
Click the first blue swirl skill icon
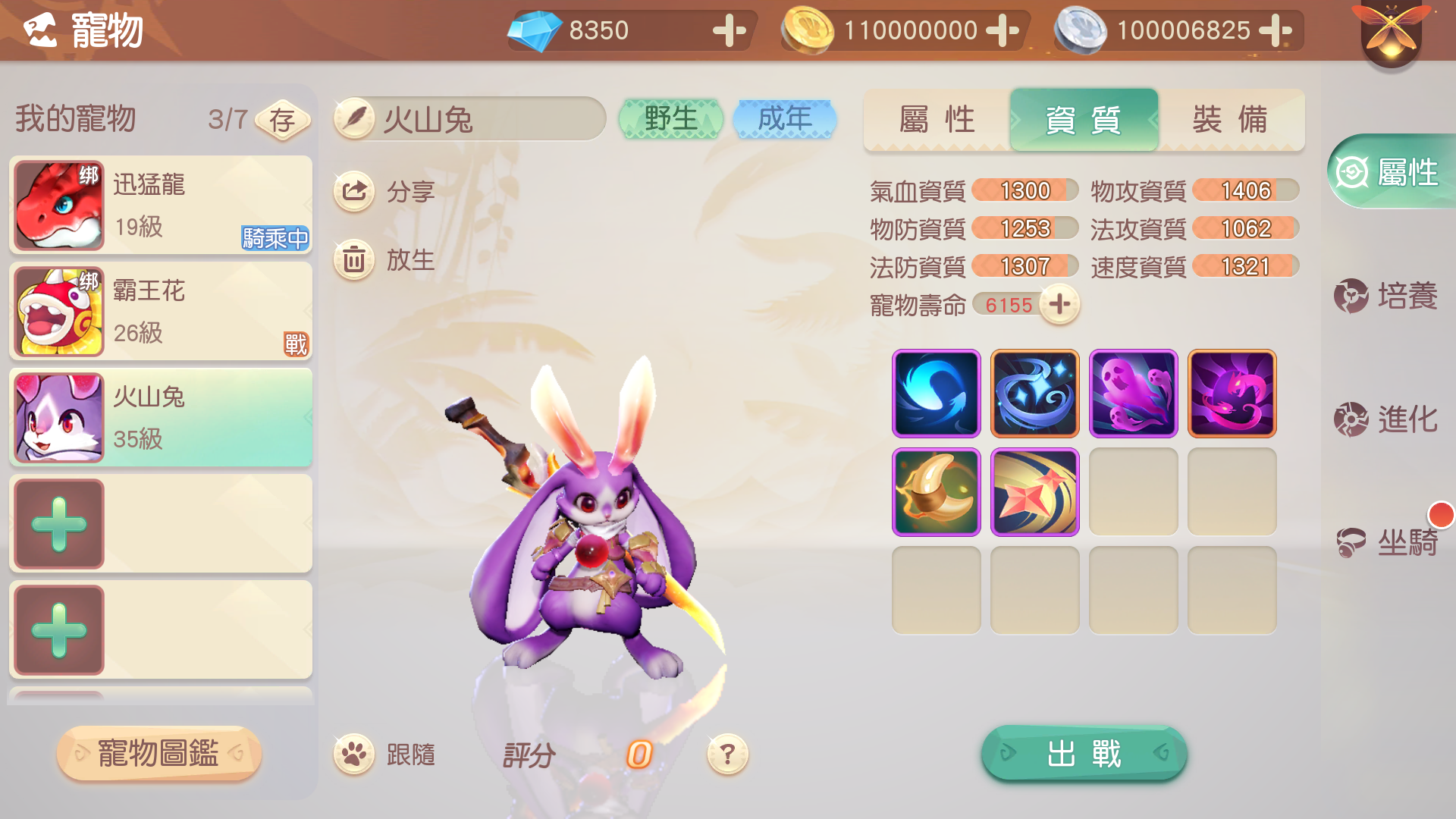[936, 393]
